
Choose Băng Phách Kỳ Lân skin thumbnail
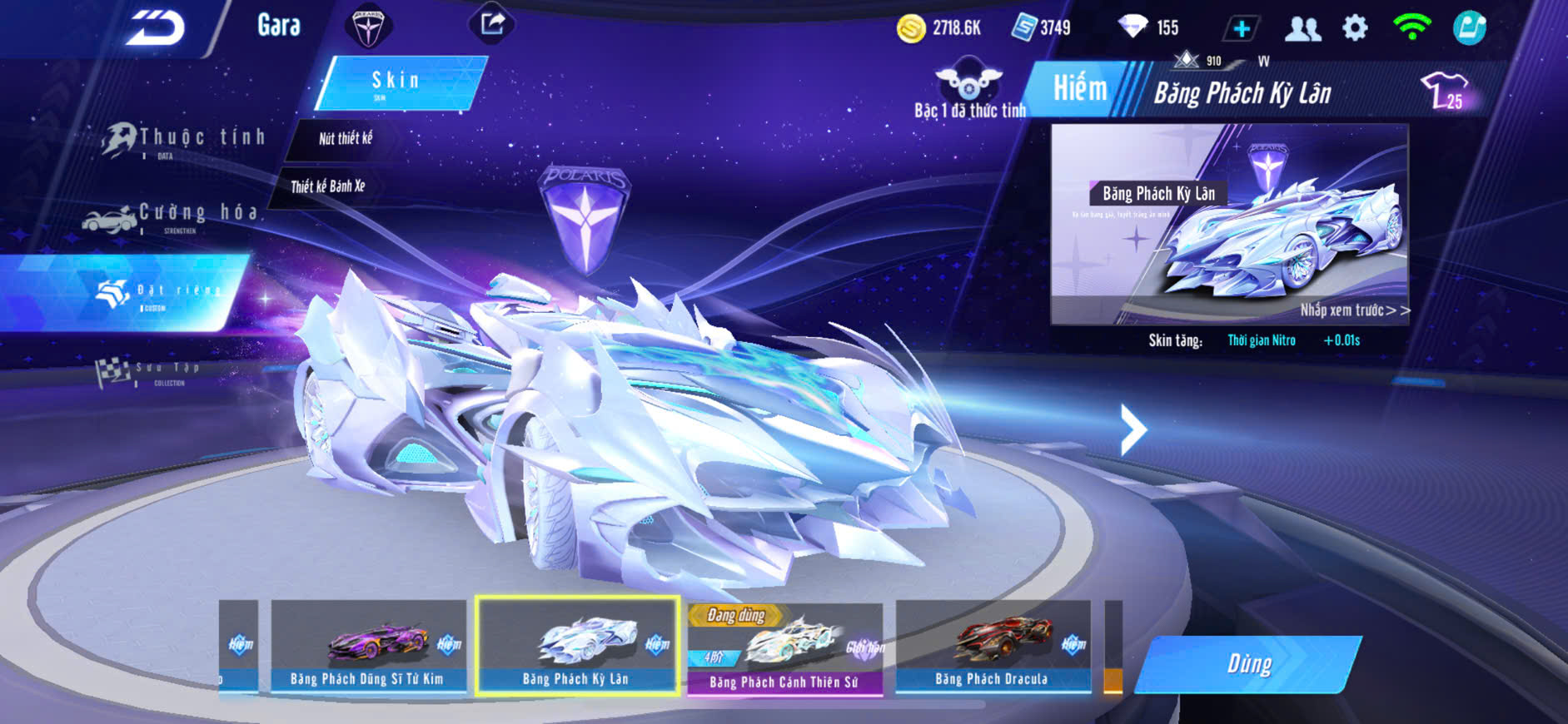[576, 646]
